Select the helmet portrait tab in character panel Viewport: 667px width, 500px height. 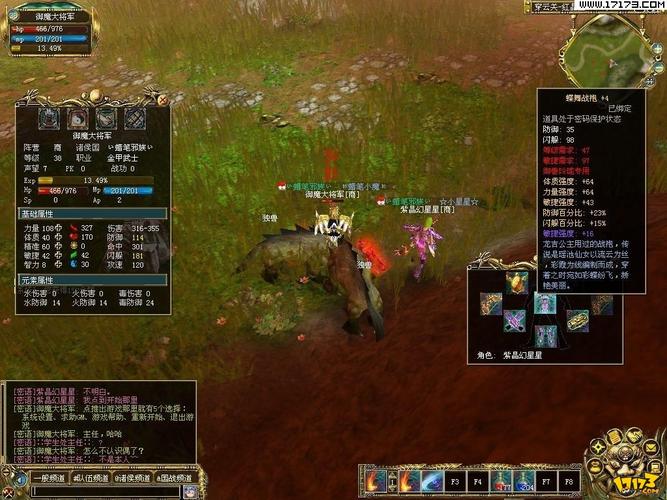click(x=48, y=118)
